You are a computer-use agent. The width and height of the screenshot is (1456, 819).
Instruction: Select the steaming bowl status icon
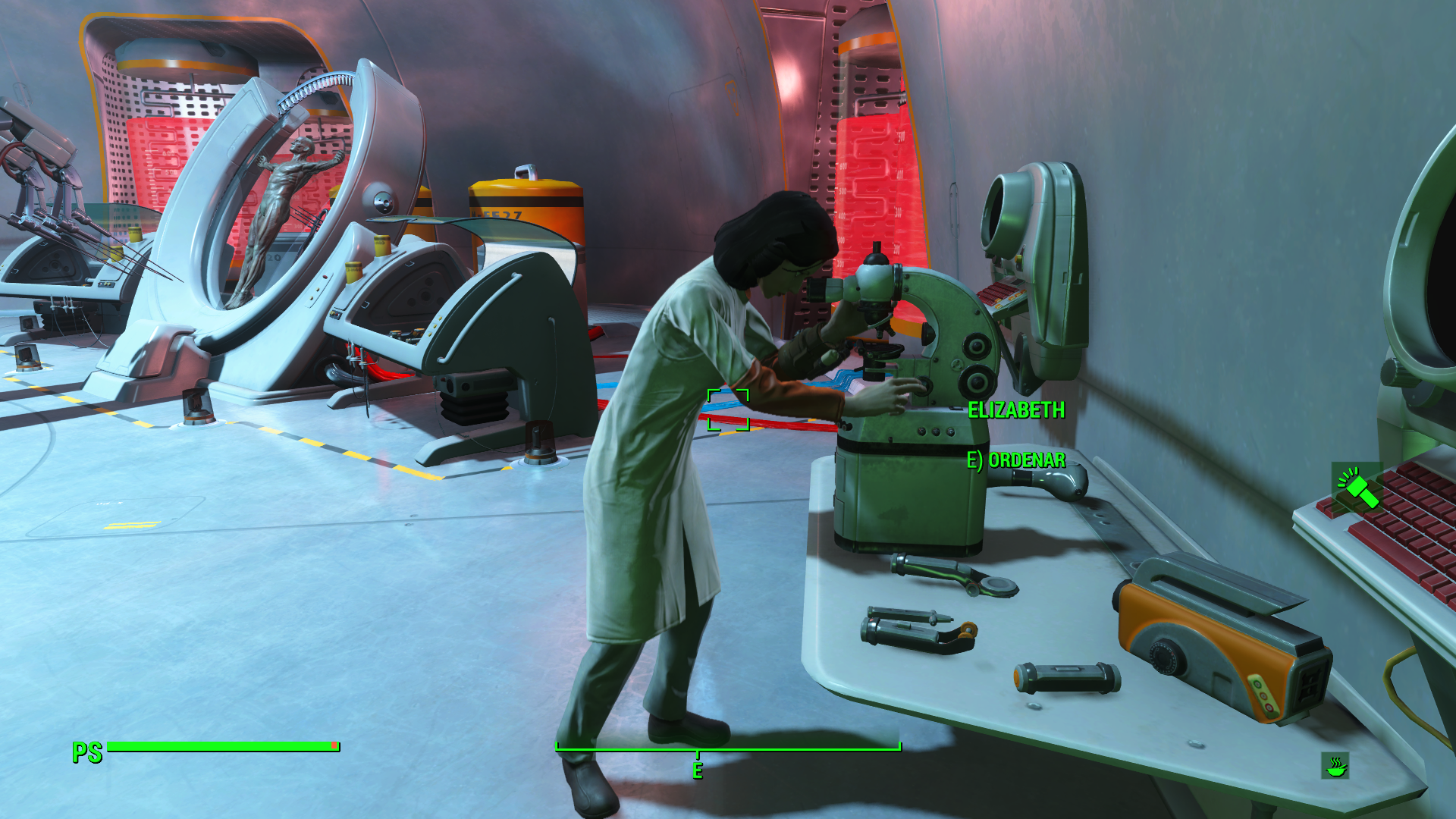pyautogui.click(x=1335, y=766)
